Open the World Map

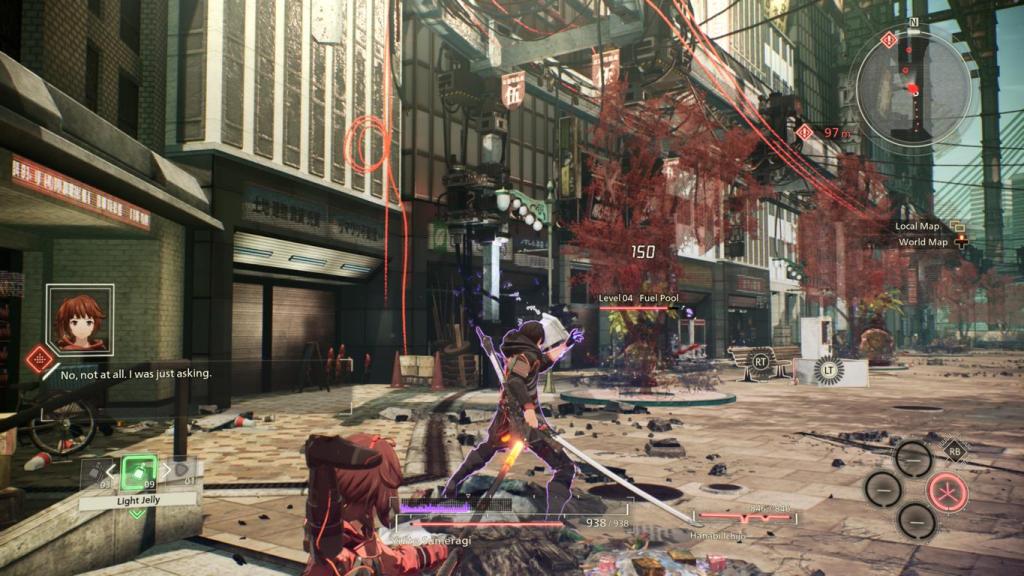coord(922,241)
